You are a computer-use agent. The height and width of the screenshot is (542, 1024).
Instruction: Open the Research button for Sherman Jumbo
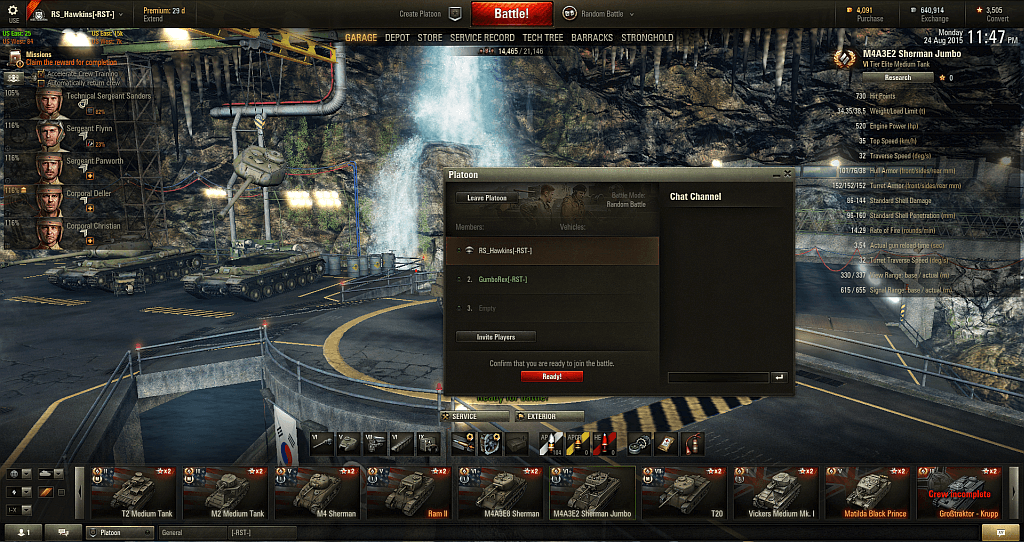(897, 77)
